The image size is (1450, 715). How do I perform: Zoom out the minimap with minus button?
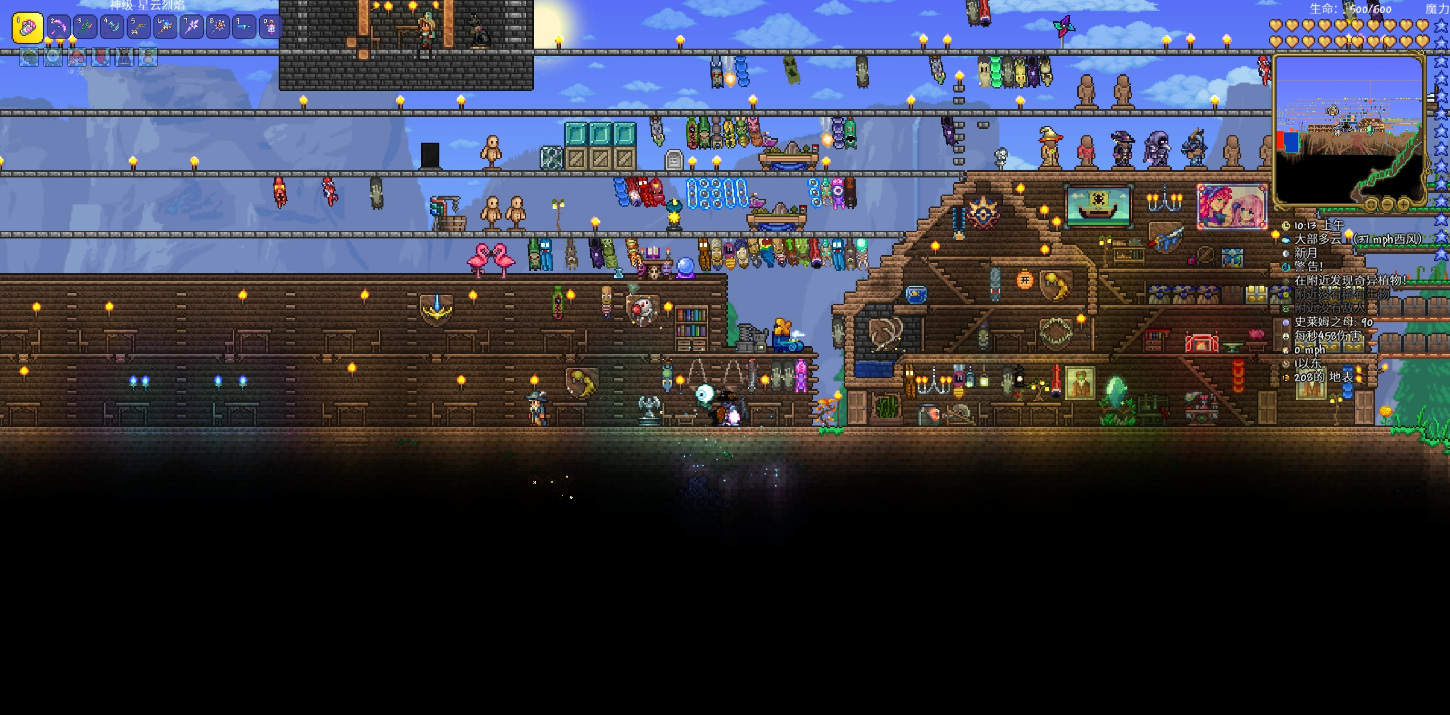1388,204
